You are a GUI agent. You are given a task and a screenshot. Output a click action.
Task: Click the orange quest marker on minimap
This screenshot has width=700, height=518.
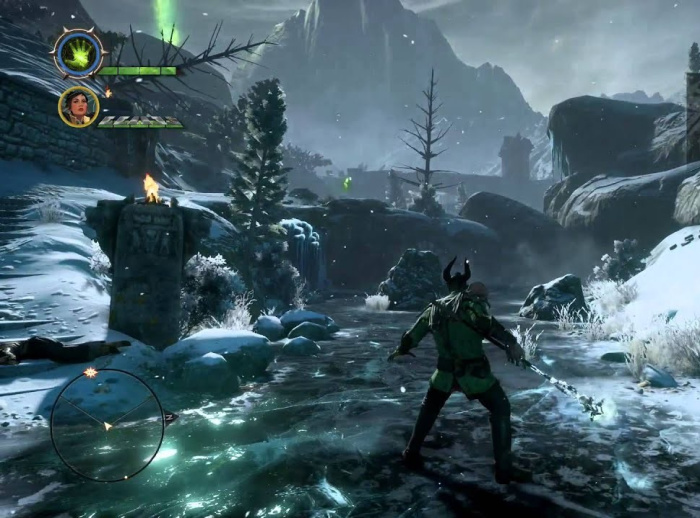coord(91,373)
